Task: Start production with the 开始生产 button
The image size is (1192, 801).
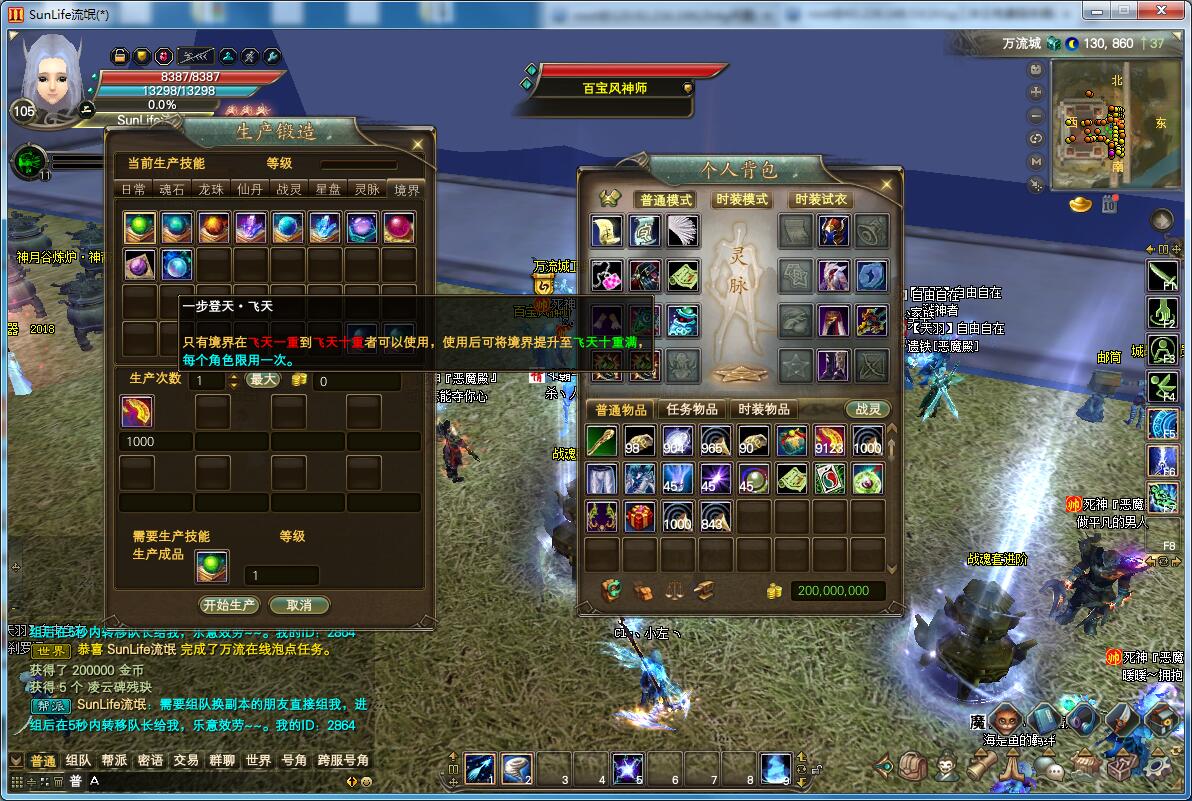Action: pos(230,605)
